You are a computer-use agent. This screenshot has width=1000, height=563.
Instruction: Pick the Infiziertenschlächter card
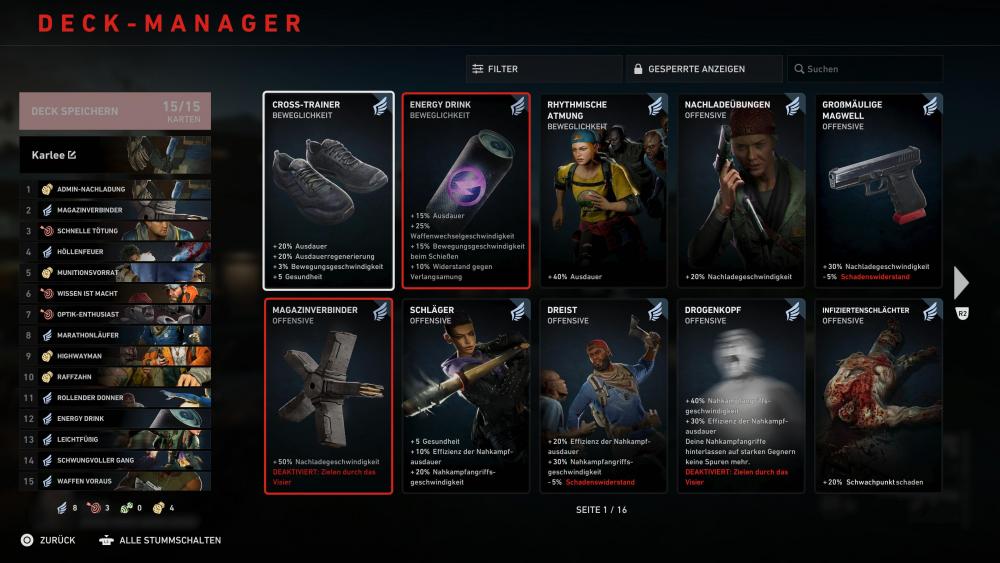tap(878, 396)
